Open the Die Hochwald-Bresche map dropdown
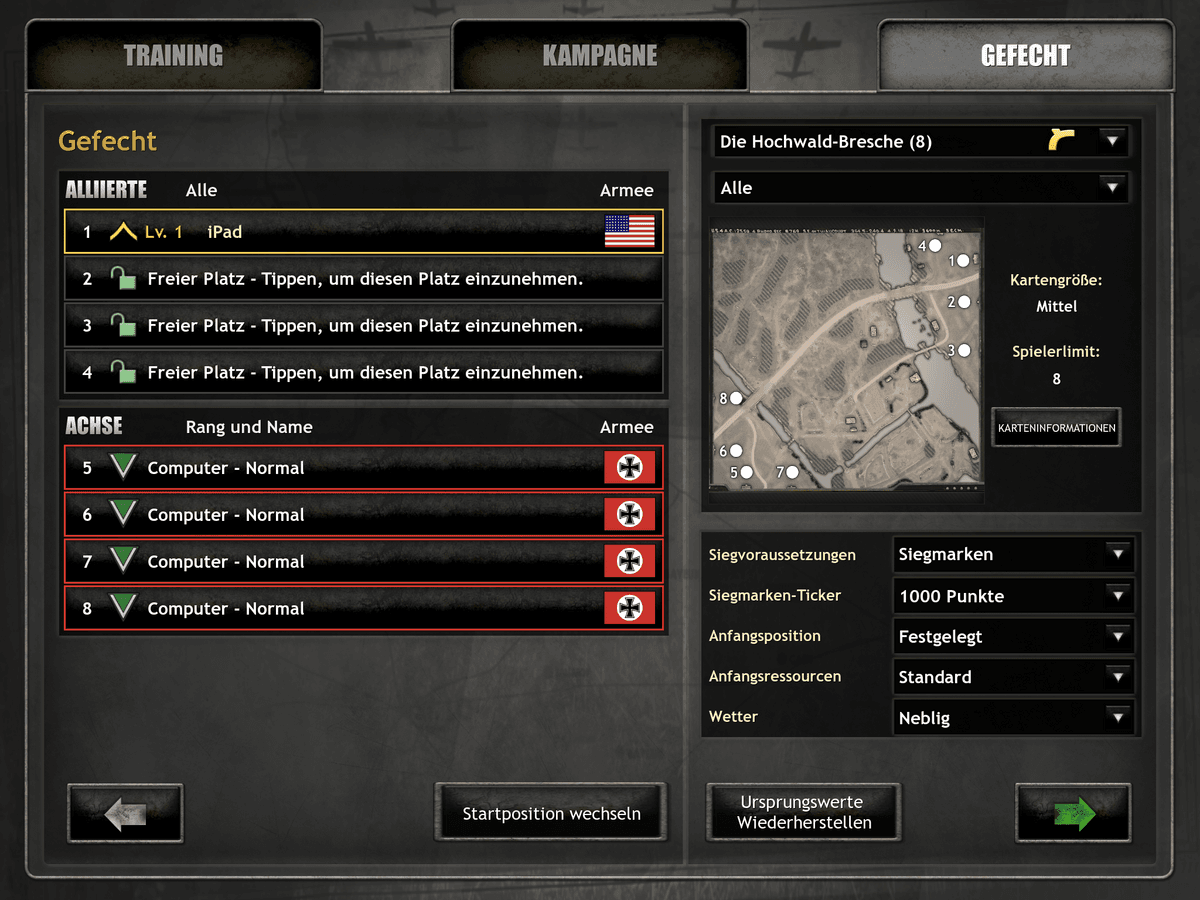 pos(921,142)
